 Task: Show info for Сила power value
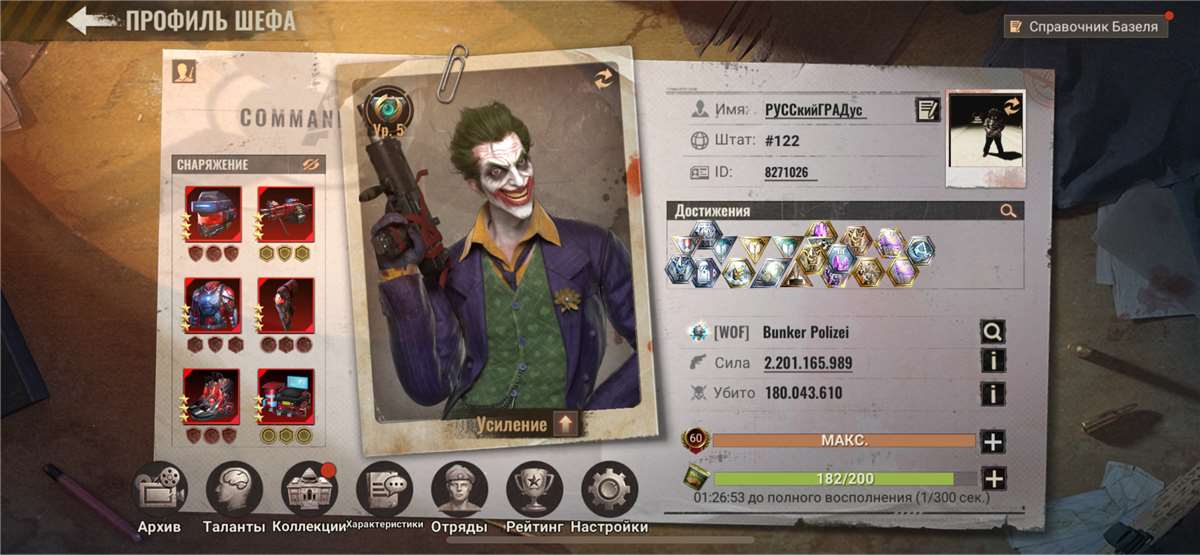pos(992,362)
